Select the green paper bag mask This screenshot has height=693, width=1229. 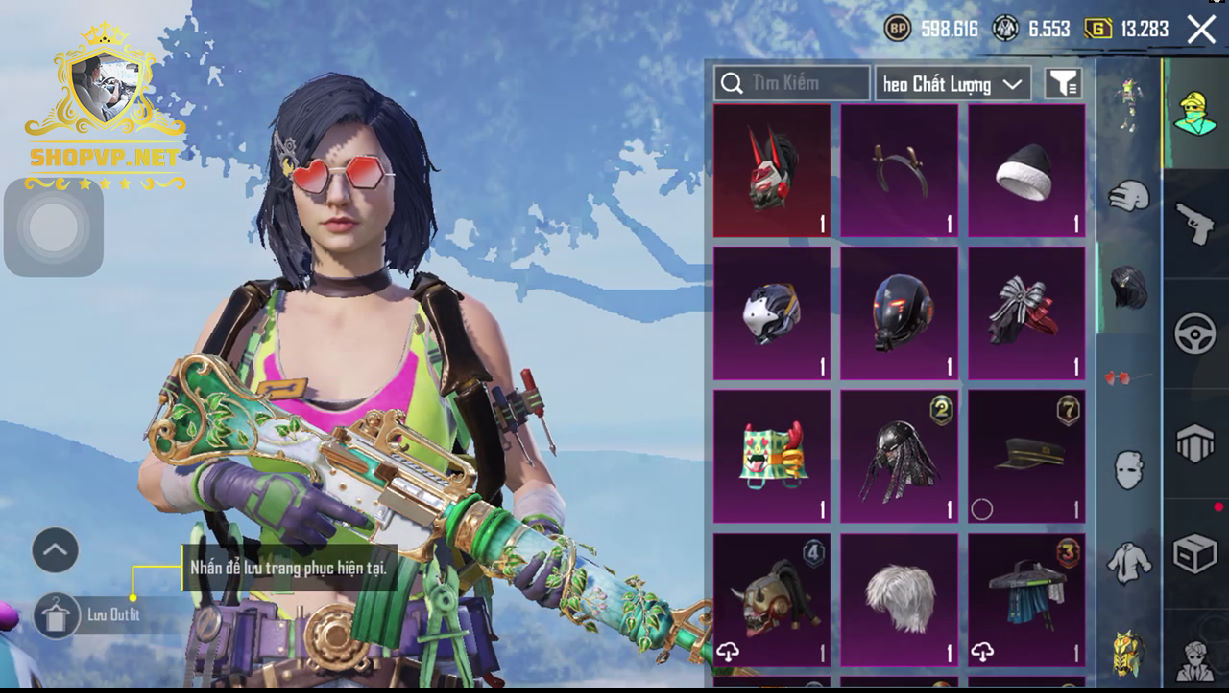pos(771,456)
